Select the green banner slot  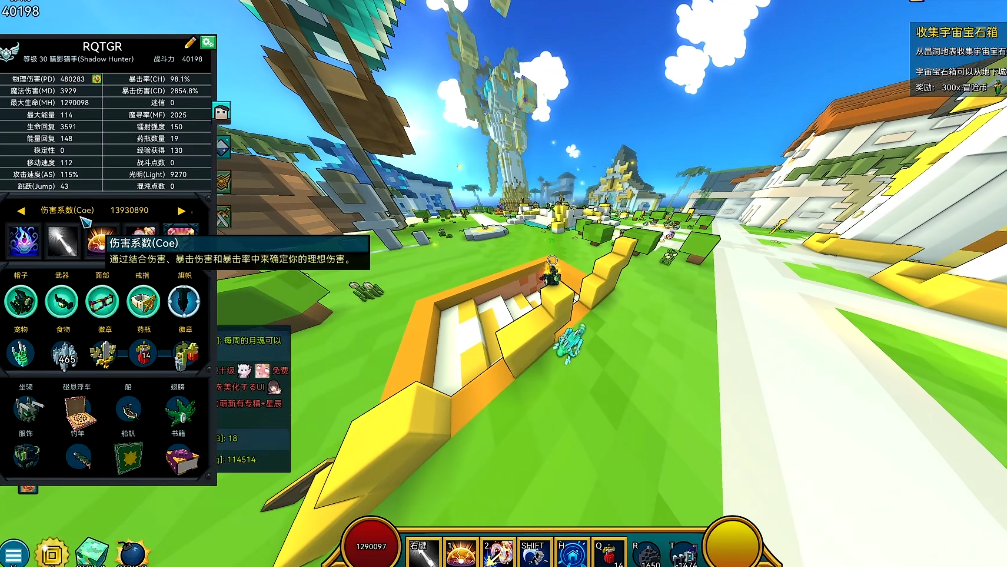coord(126,458)
